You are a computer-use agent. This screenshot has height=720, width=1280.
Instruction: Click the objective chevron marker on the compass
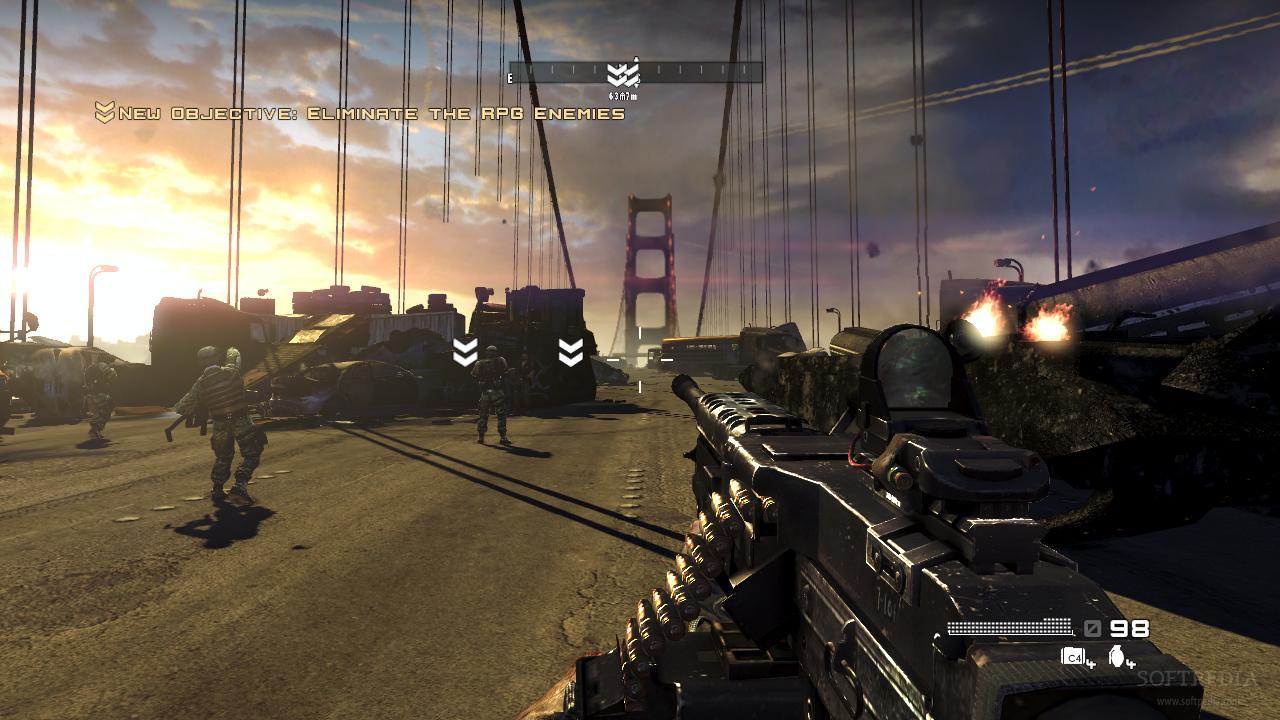(622, 74)
